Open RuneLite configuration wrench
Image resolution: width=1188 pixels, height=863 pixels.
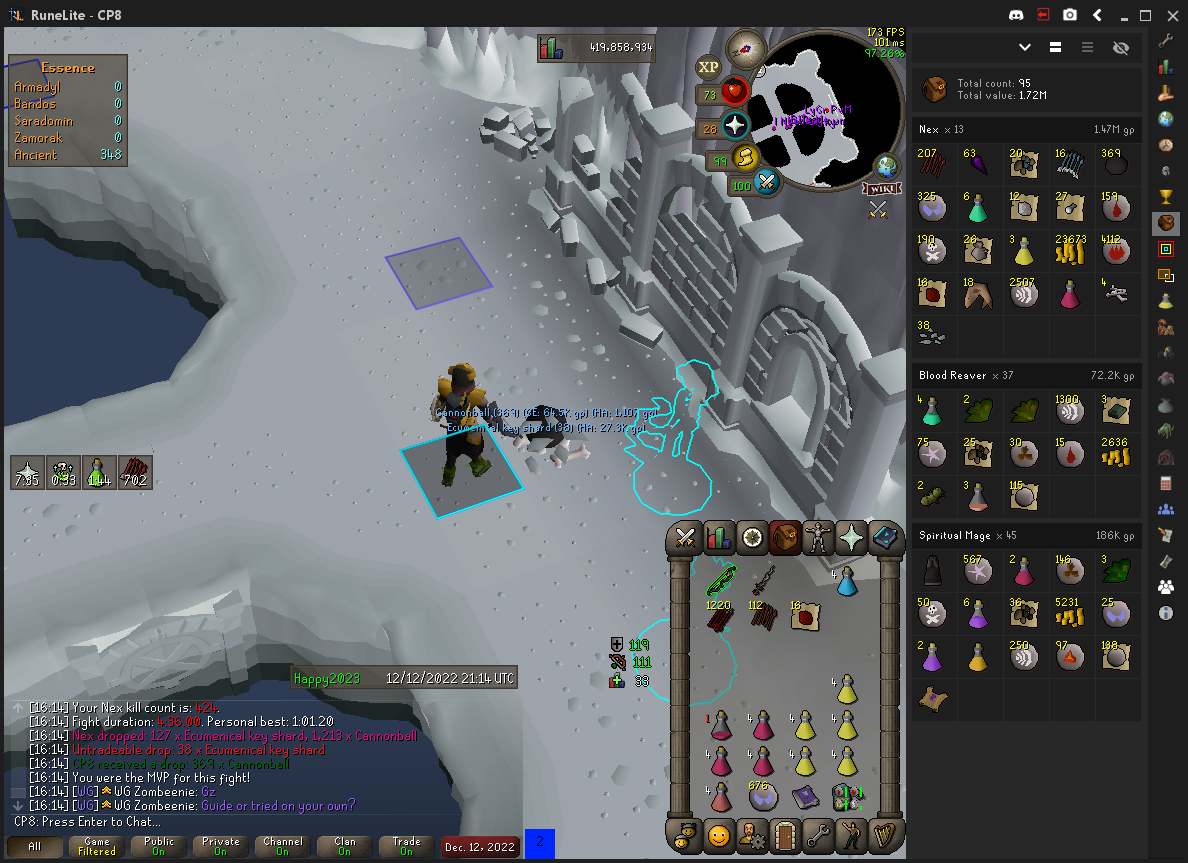pos(1165,41)
